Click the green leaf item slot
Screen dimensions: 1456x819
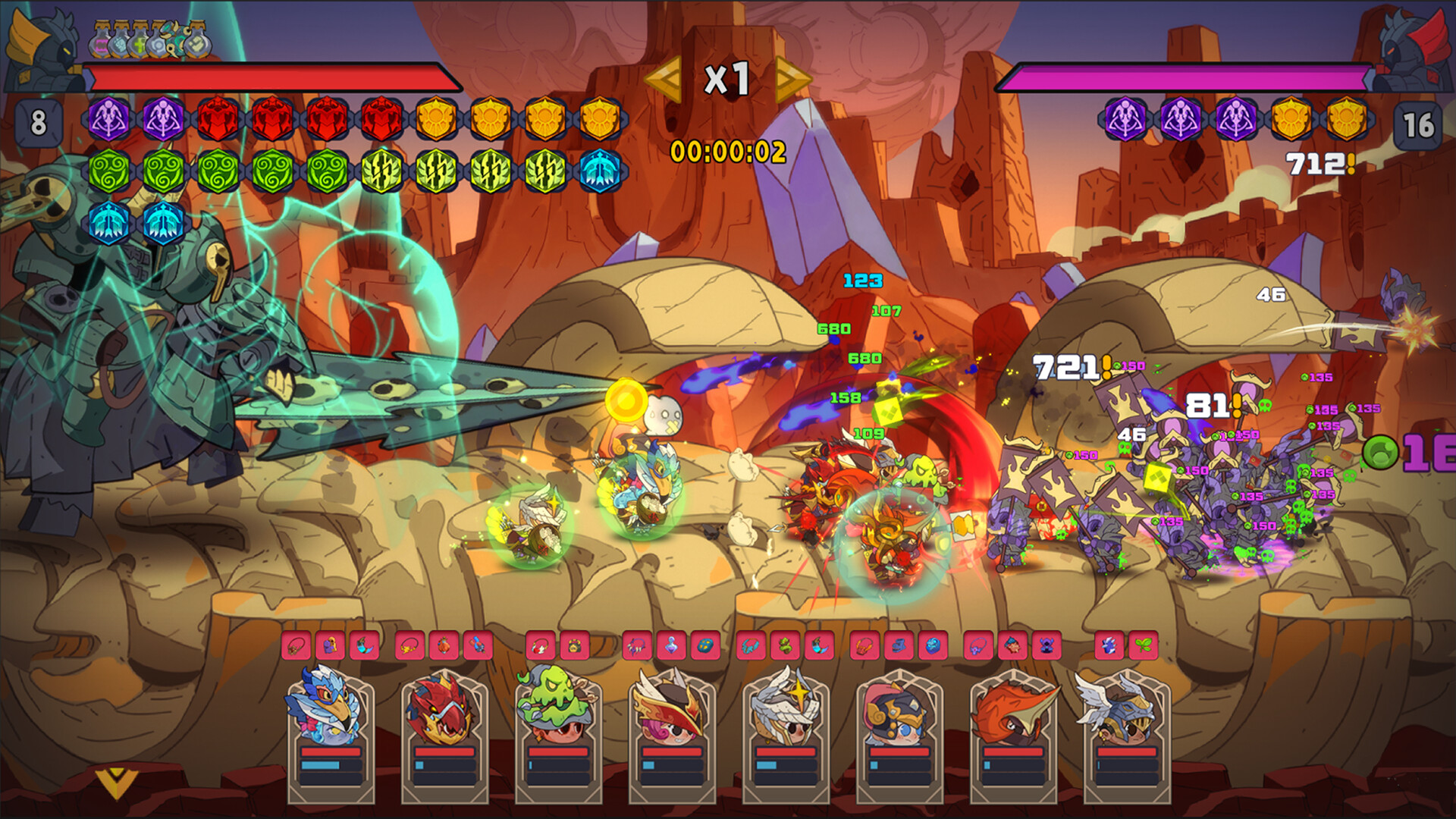click(x=1145, y=645)
